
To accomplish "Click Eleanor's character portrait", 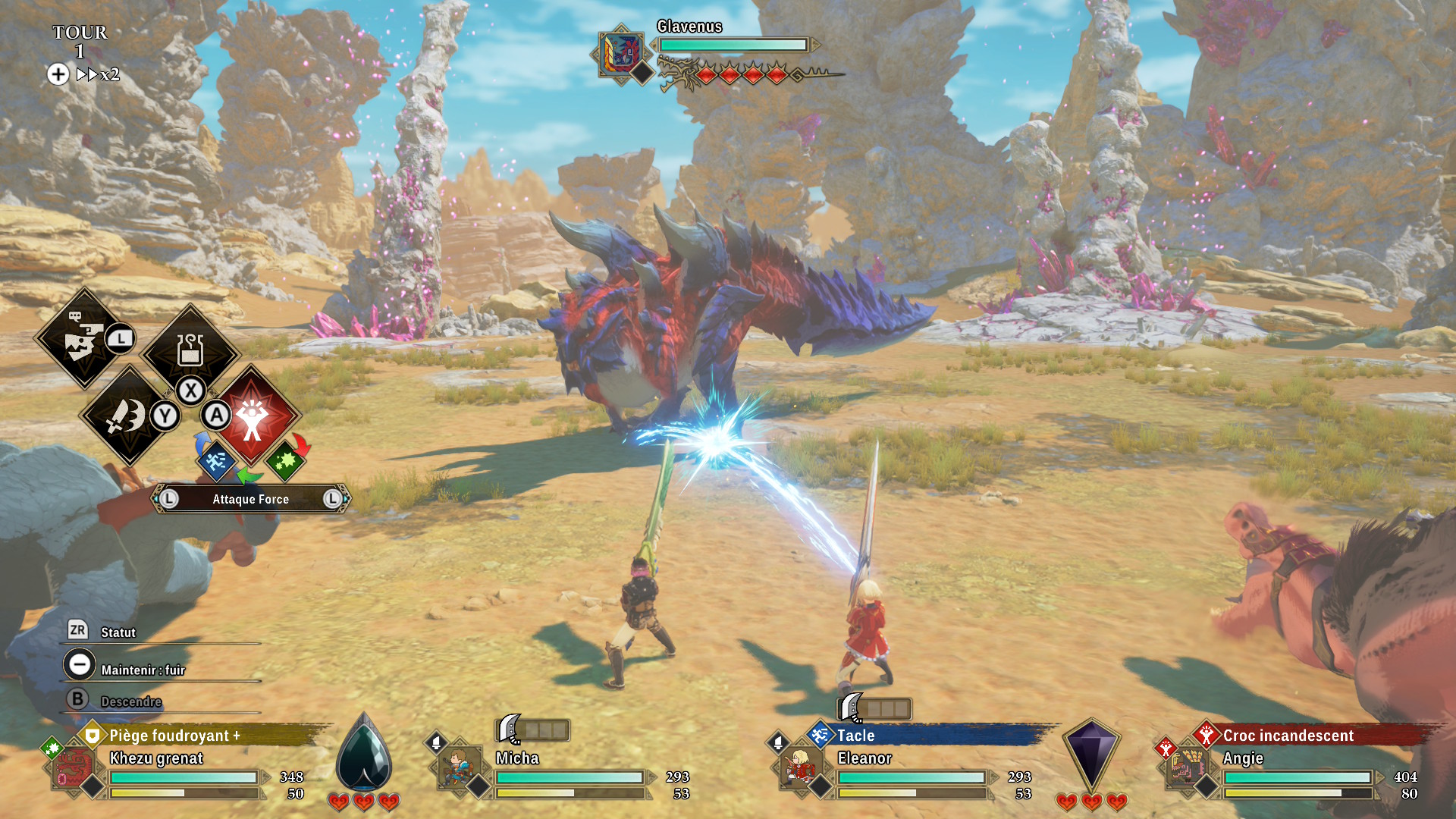I will coord(799,767).
